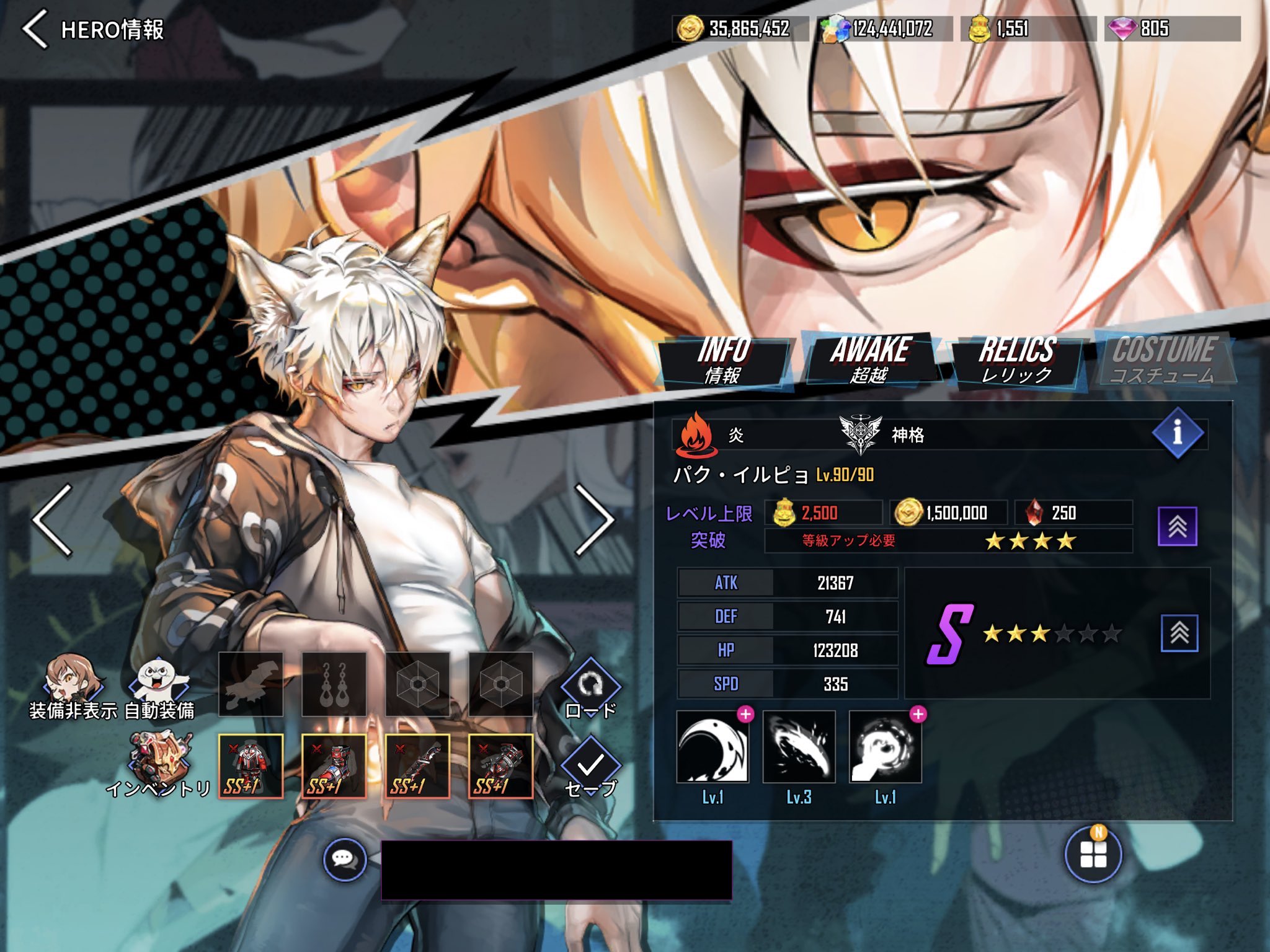Open the blue diamond info button
1270x952 pixels.
coord(1178,433)
